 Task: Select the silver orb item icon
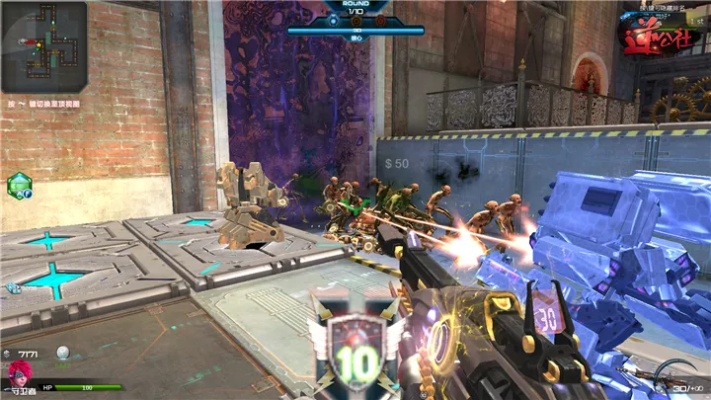62,352
